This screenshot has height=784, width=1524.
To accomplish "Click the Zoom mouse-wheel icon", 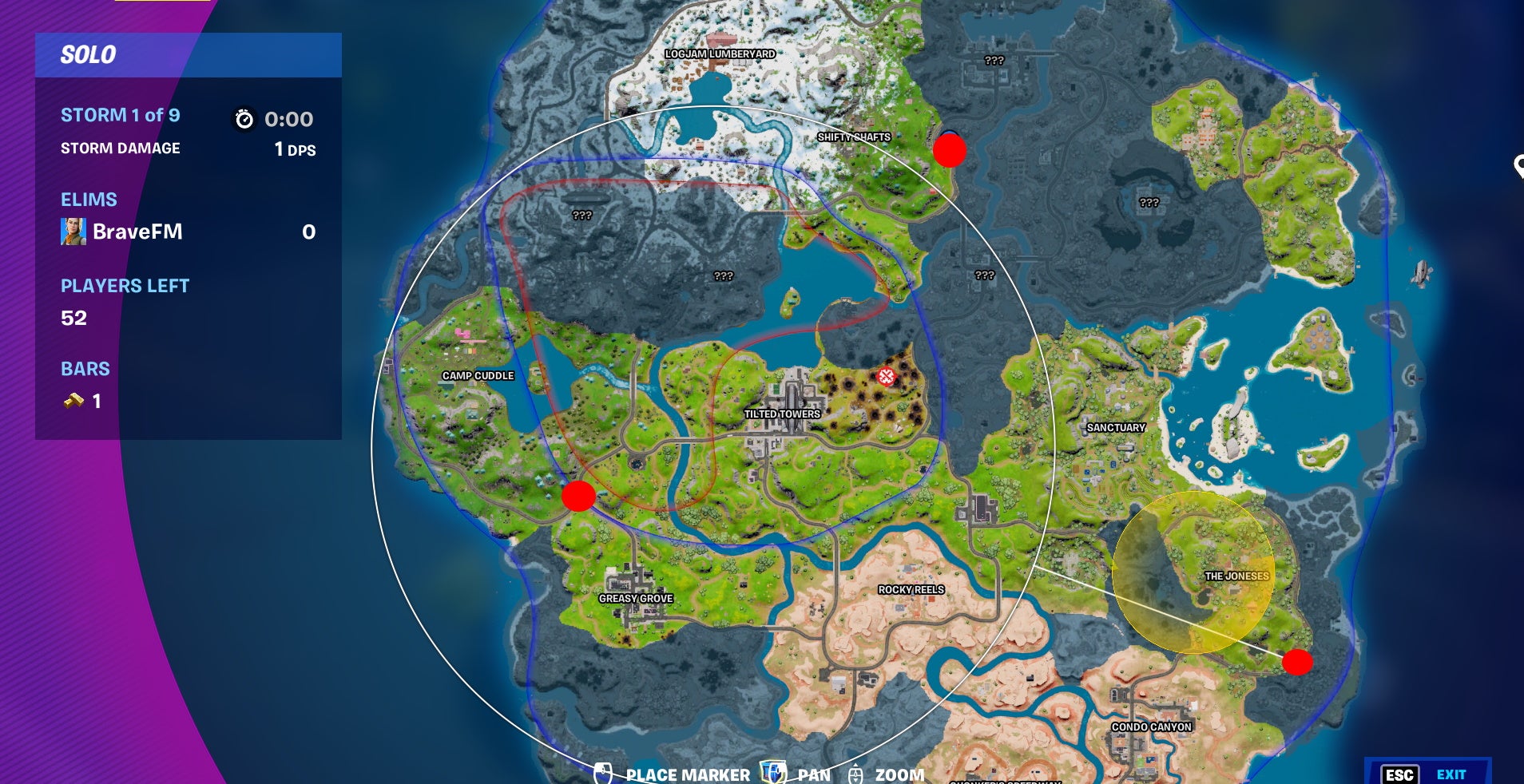I will (x=858, y=774).
